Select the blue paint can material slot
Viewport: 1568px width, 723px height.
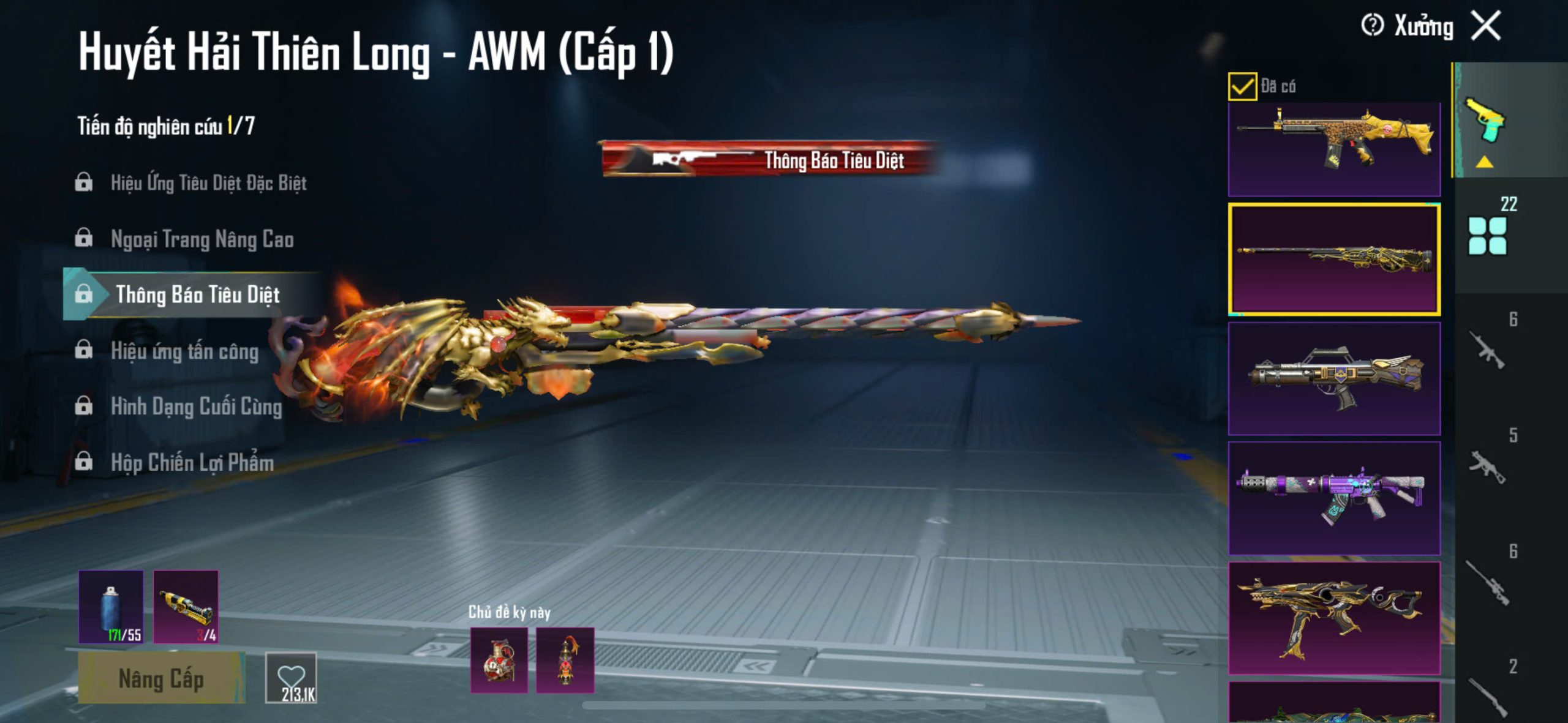(111, 607)
